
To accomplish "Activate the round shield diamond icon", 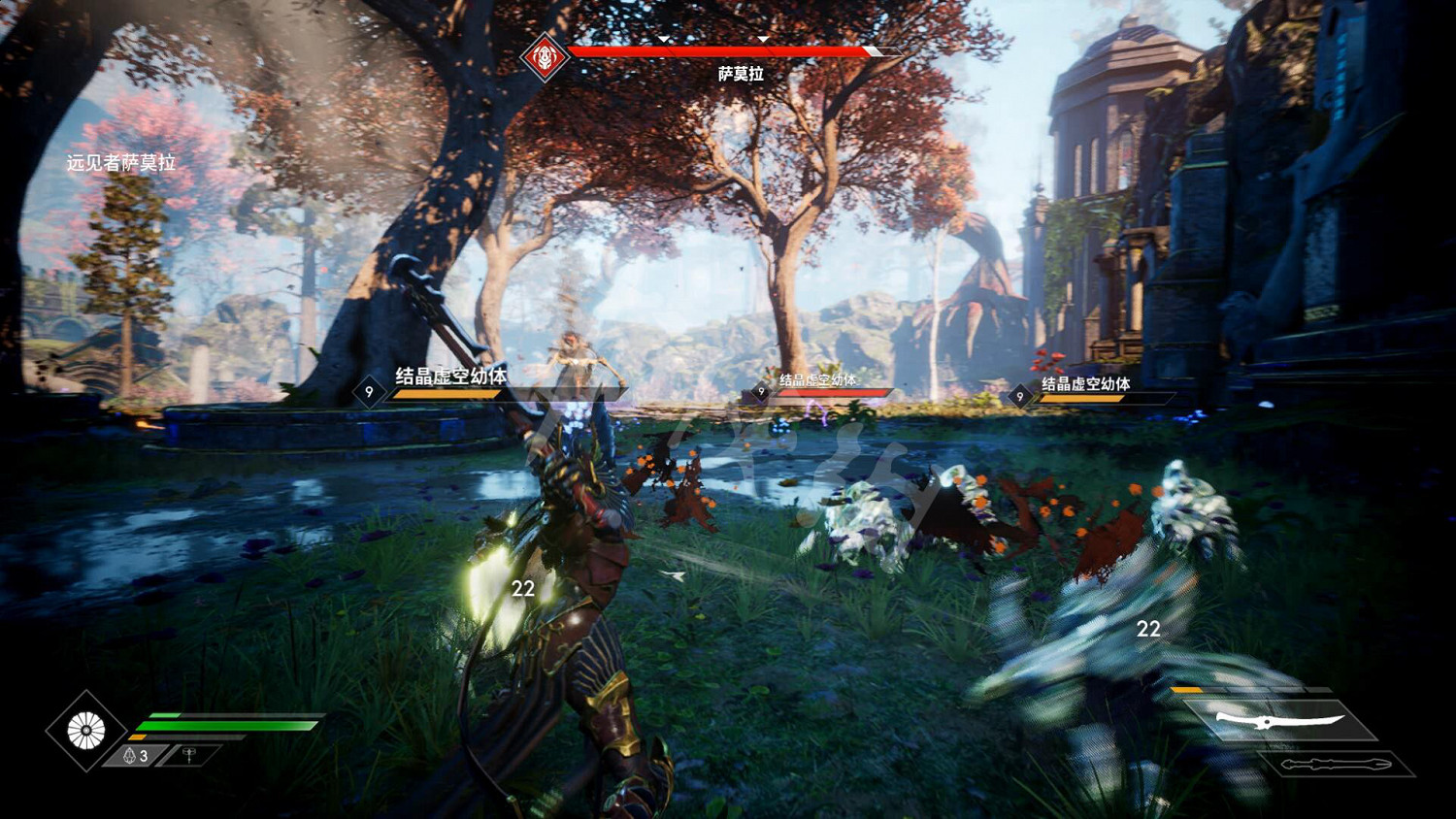I will click(85, 731).
